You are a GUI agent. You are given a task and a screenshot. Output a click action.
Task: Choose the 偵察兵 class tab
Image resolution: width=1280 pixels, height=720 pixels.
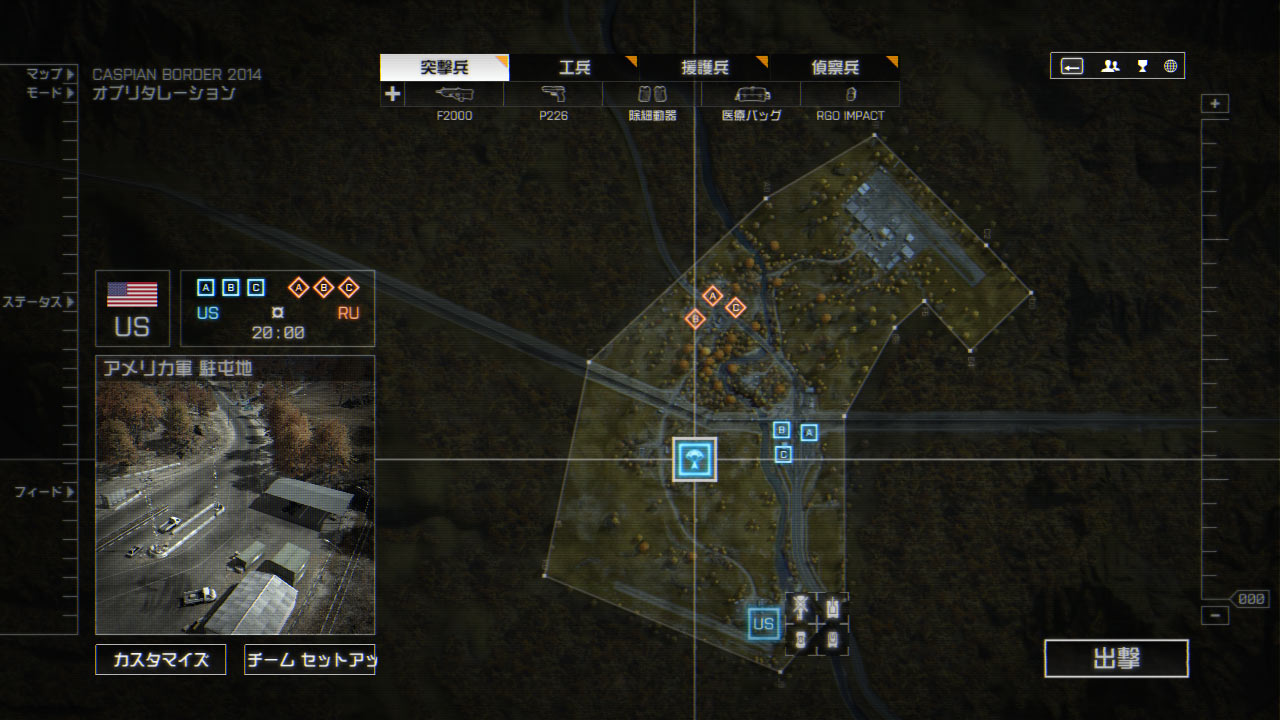[834, 68]
